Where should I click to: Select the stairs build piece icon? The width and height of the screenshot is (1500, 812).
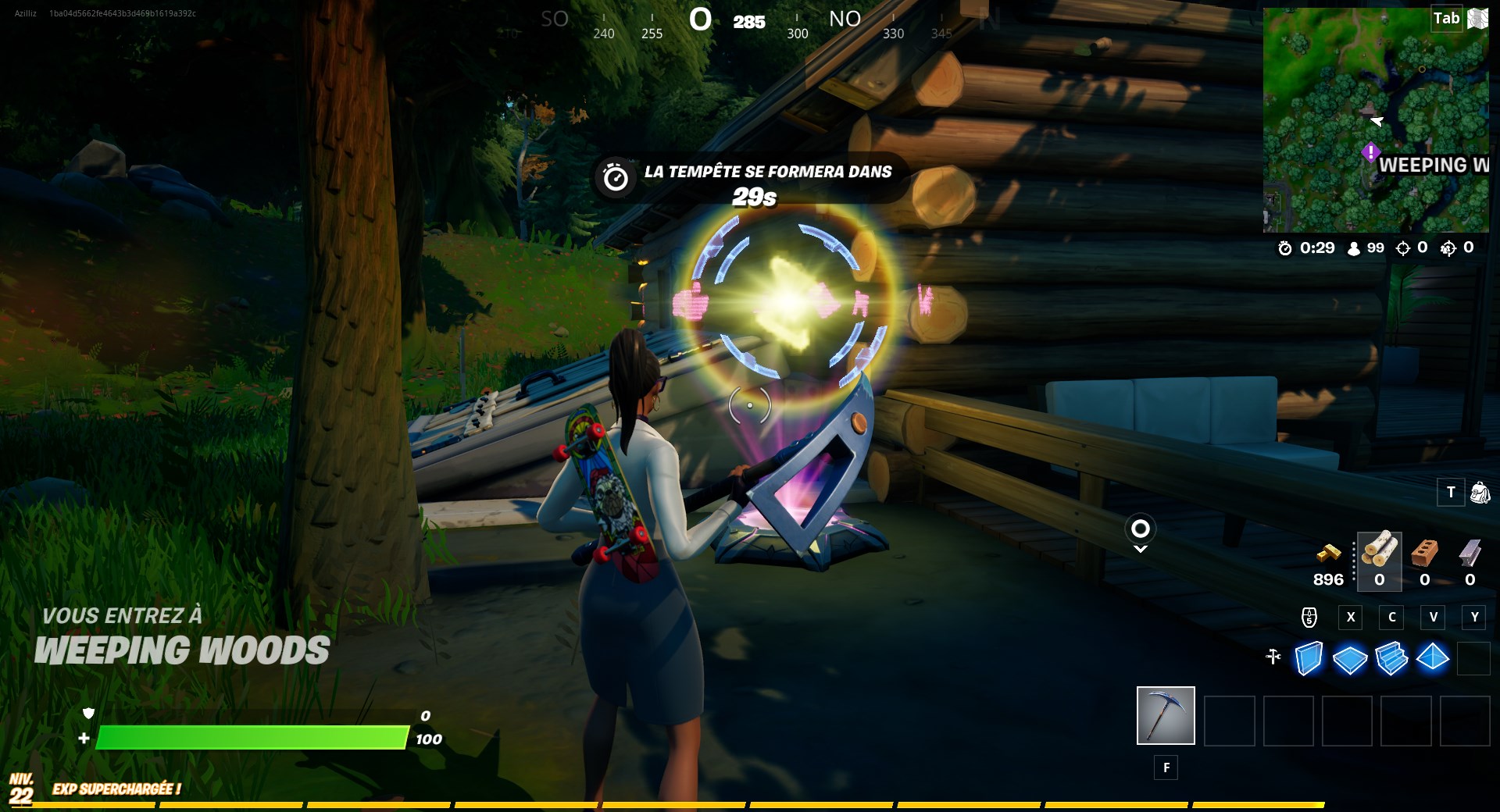(x=1392, y=660)
